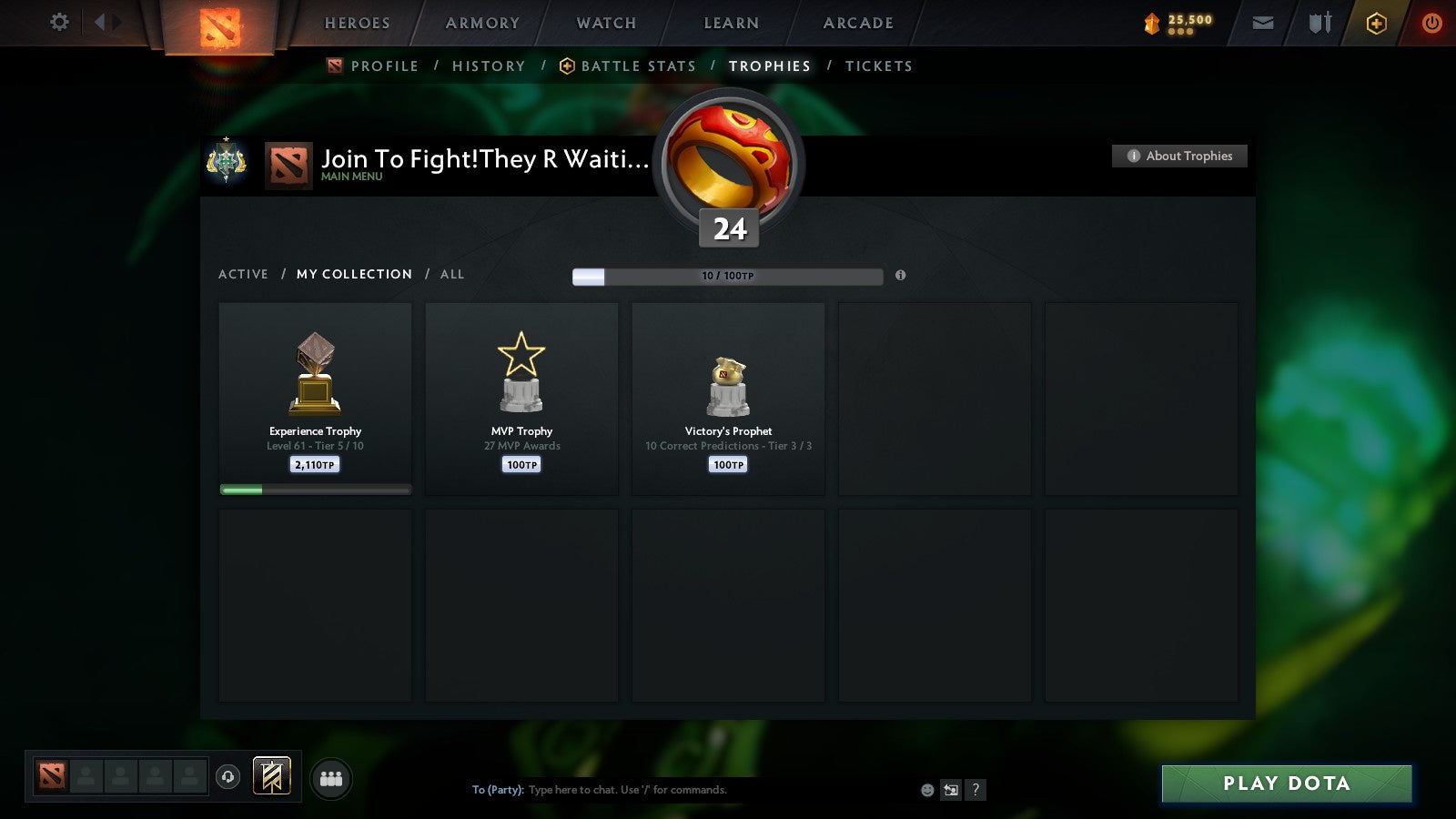1456x819 pixels.
Task: Click the mail notifications icon
Action: (x=1263, y=22)
